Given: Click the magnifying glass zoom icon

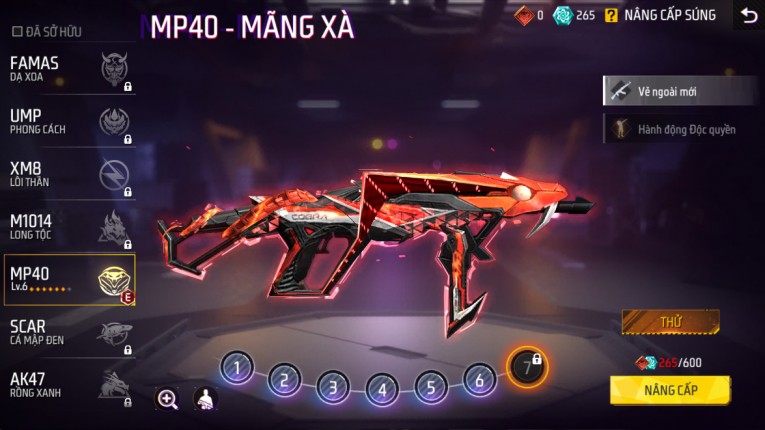Looking at the screenshot, I should [167, 399].
